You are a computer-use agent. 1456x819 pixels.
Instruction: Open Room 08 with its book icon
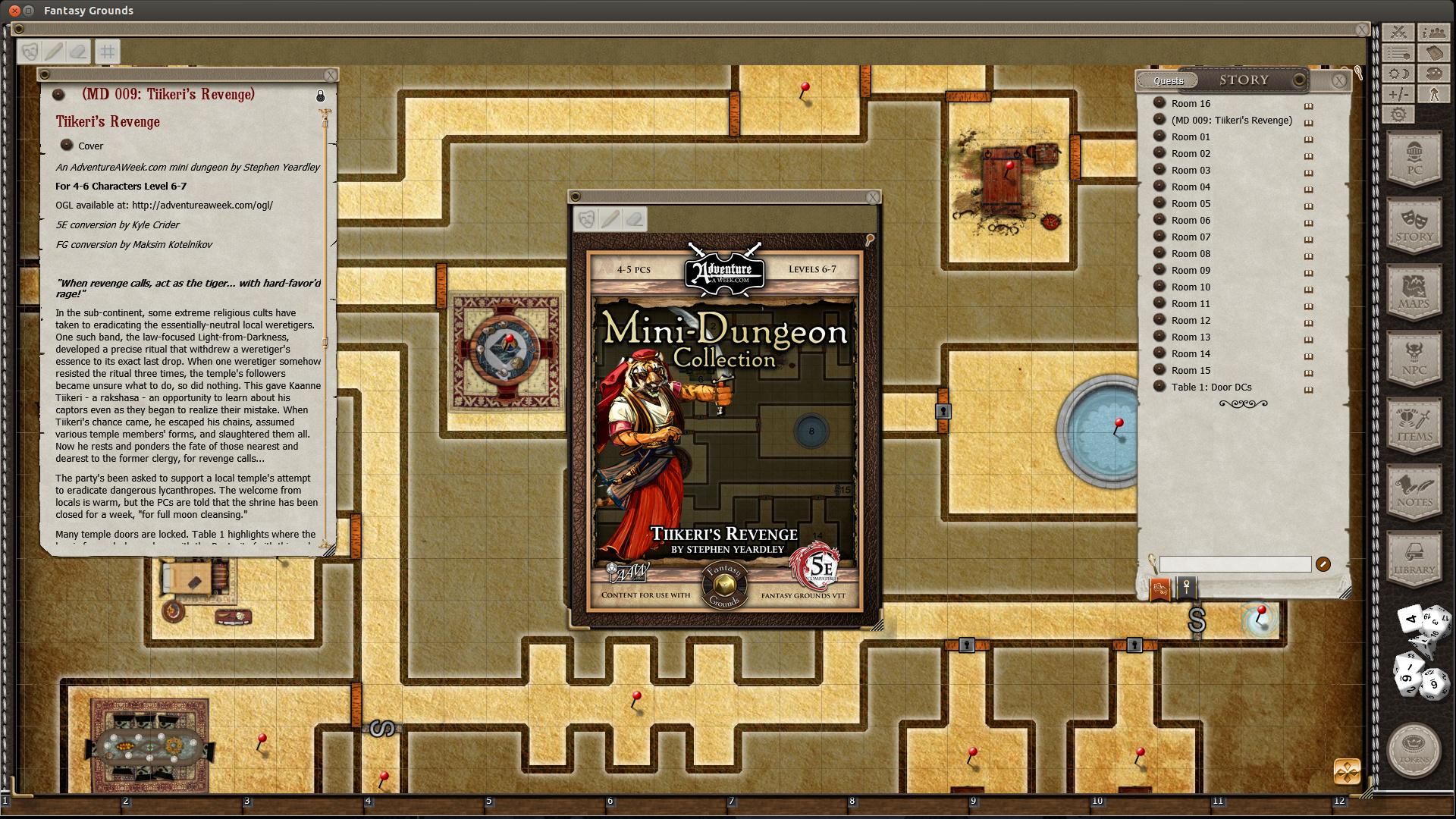tap(1309, 256)
